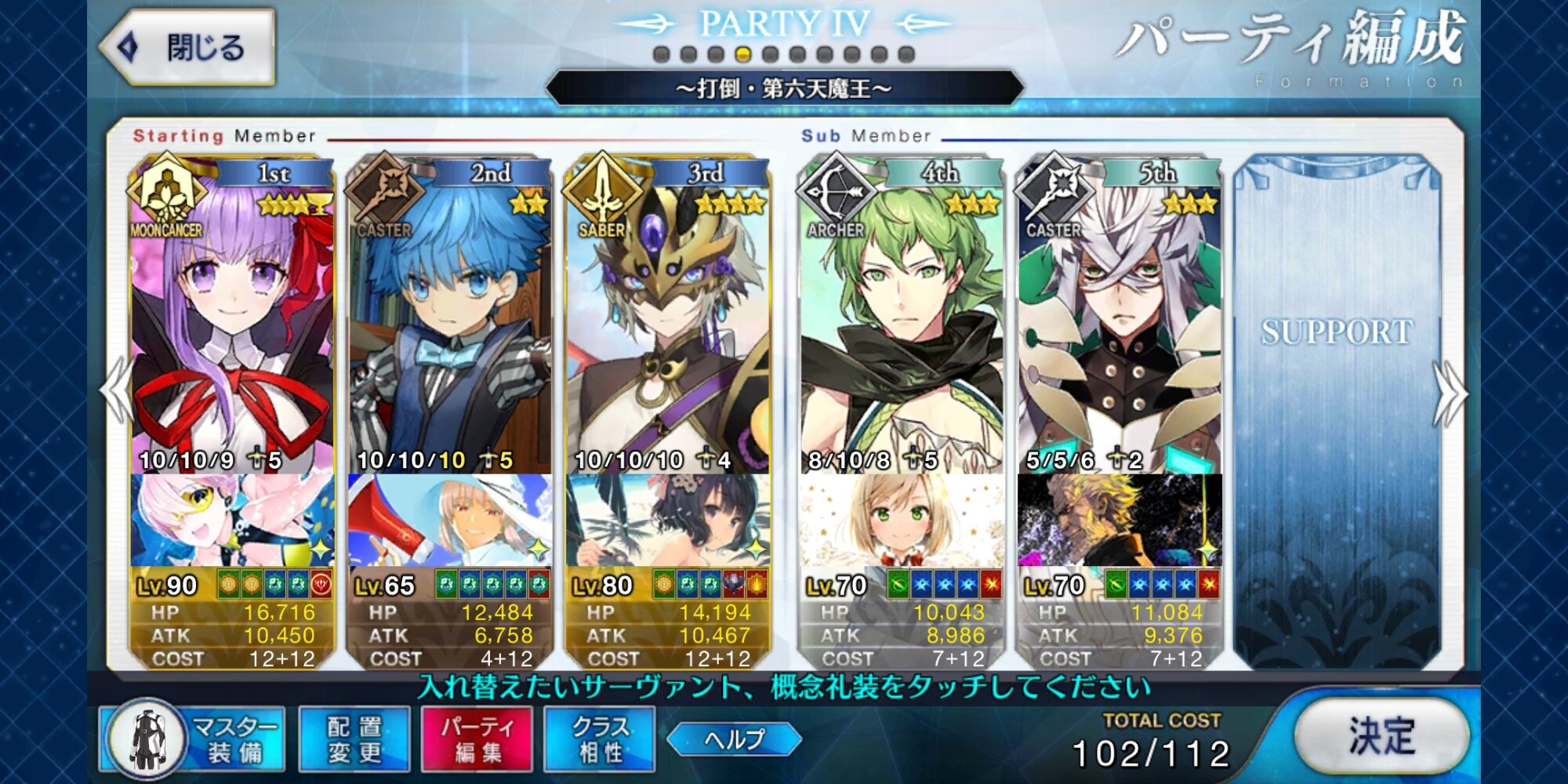Change the Mooncancer's craft essence card
Viewport: 1568px width, 784px height.
[232, 520]
